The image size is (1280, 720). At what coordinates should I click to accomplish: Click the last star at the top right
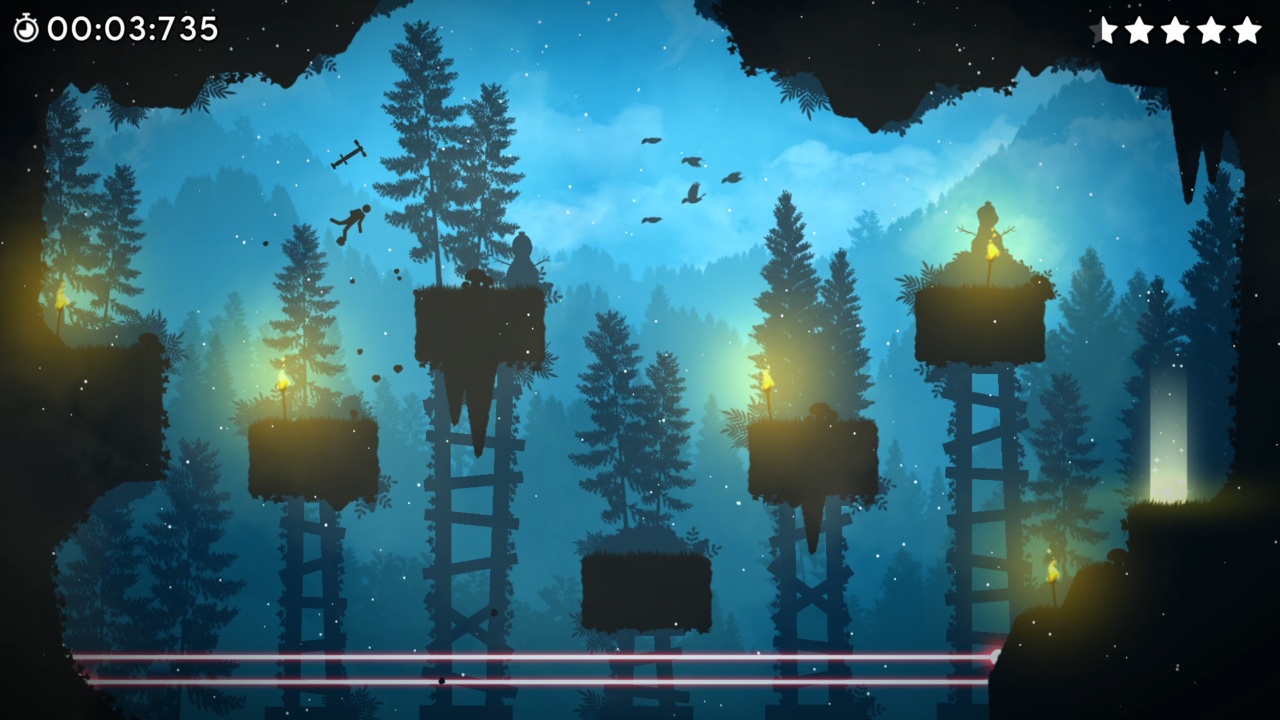(1248, 30)
